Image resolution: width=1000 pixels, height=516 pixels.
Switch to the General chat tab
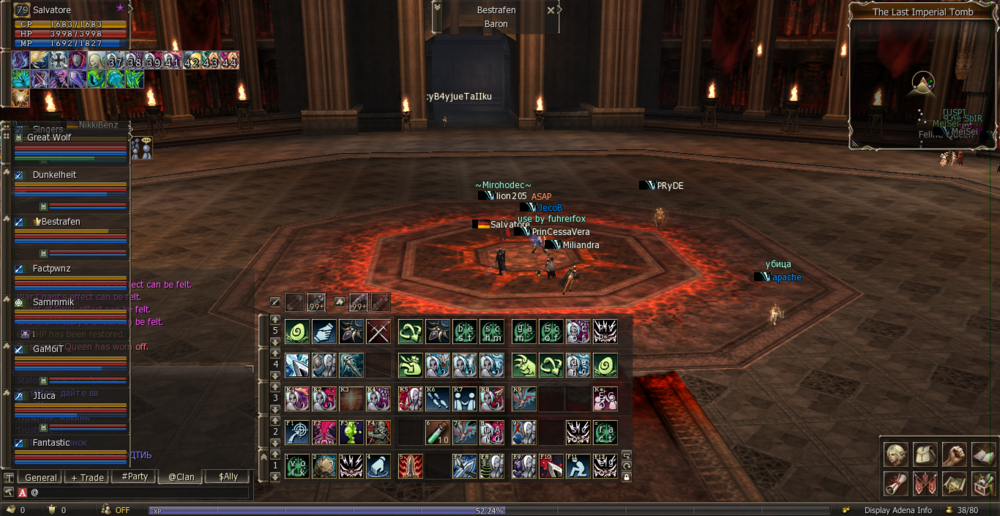click(x=41, y=477)
